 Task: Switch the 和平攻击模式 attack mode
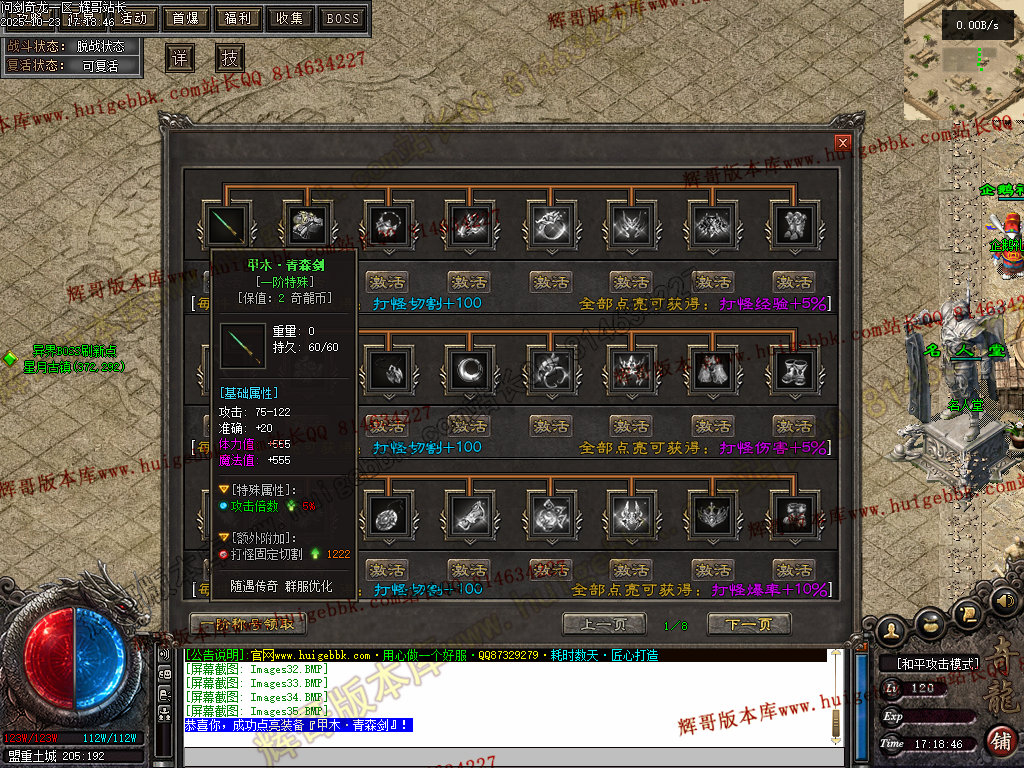pos(930,663)
